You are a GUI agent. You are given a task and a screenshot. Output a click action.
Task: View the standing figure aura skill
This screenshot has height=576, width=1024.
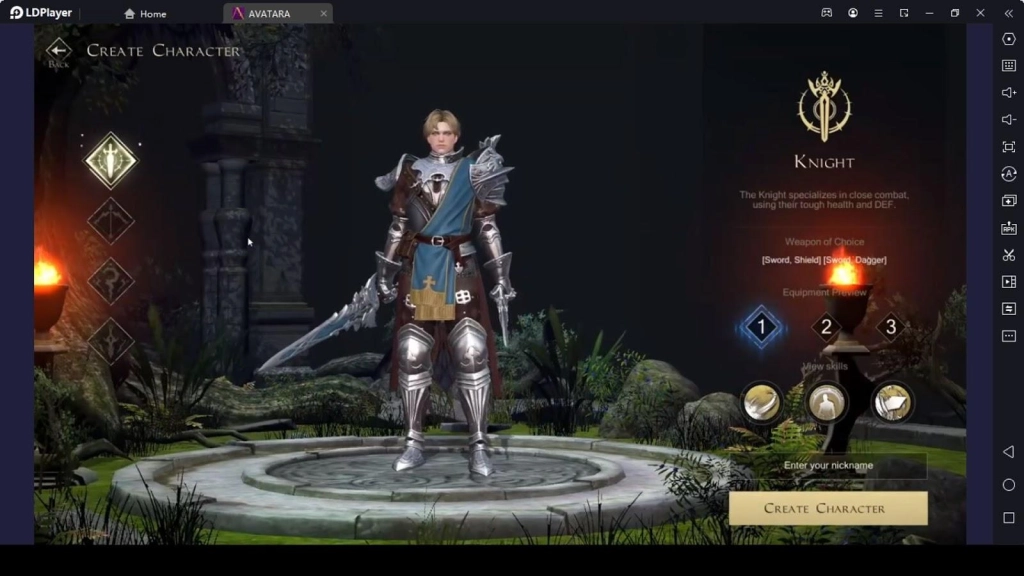[827, 402]
